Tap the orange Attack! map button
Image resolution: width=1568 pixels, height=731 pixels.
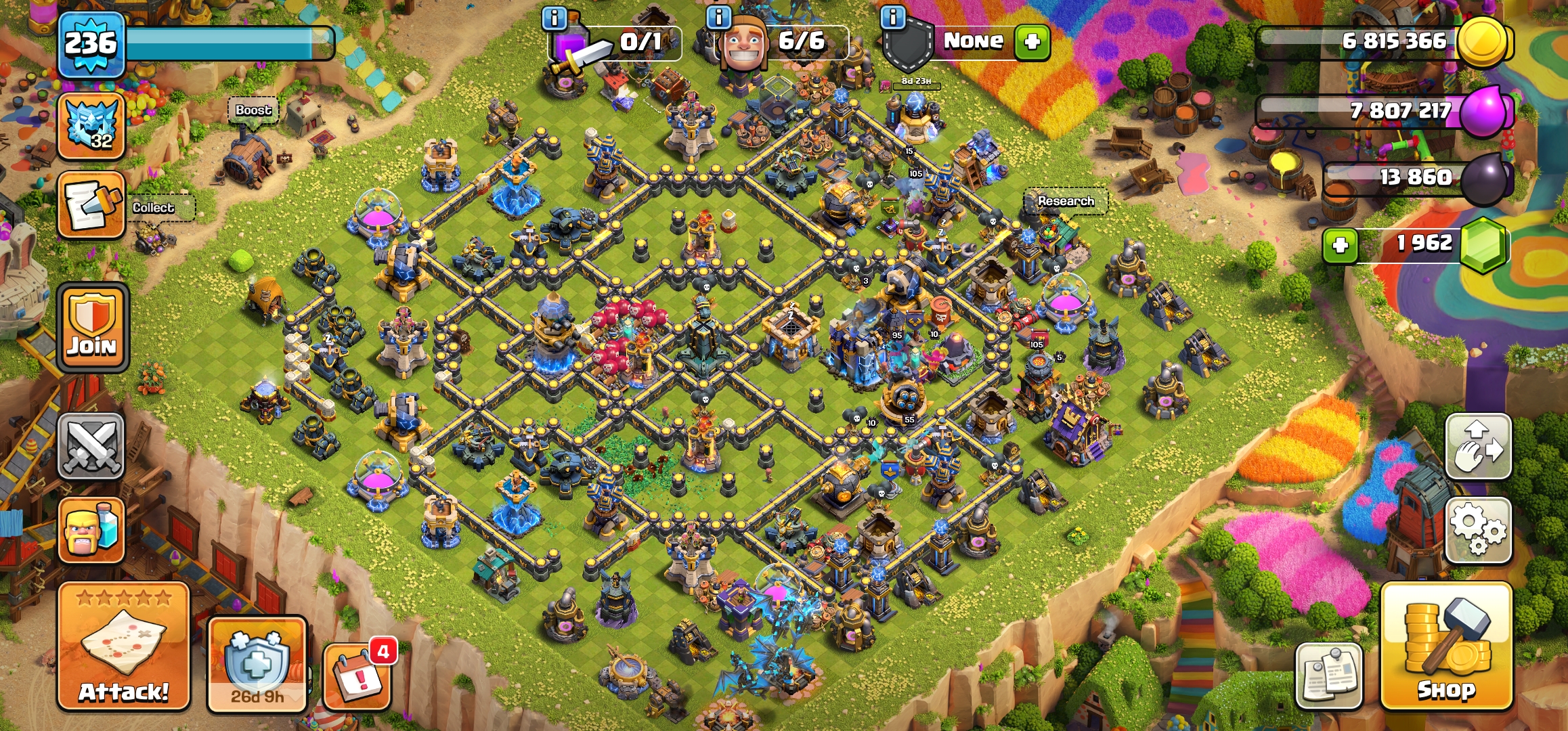tap(123, 646)
